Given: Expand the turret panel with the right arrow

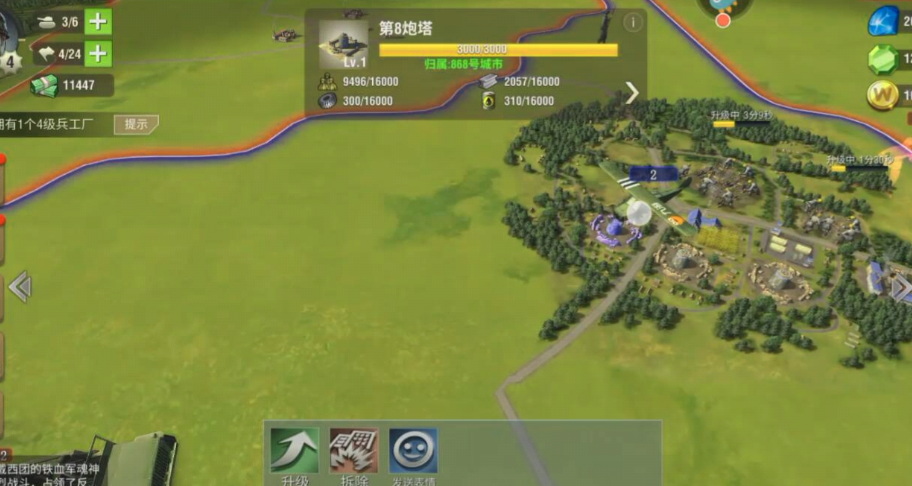Looking at the screenshot, I should [x=632, y=93].
